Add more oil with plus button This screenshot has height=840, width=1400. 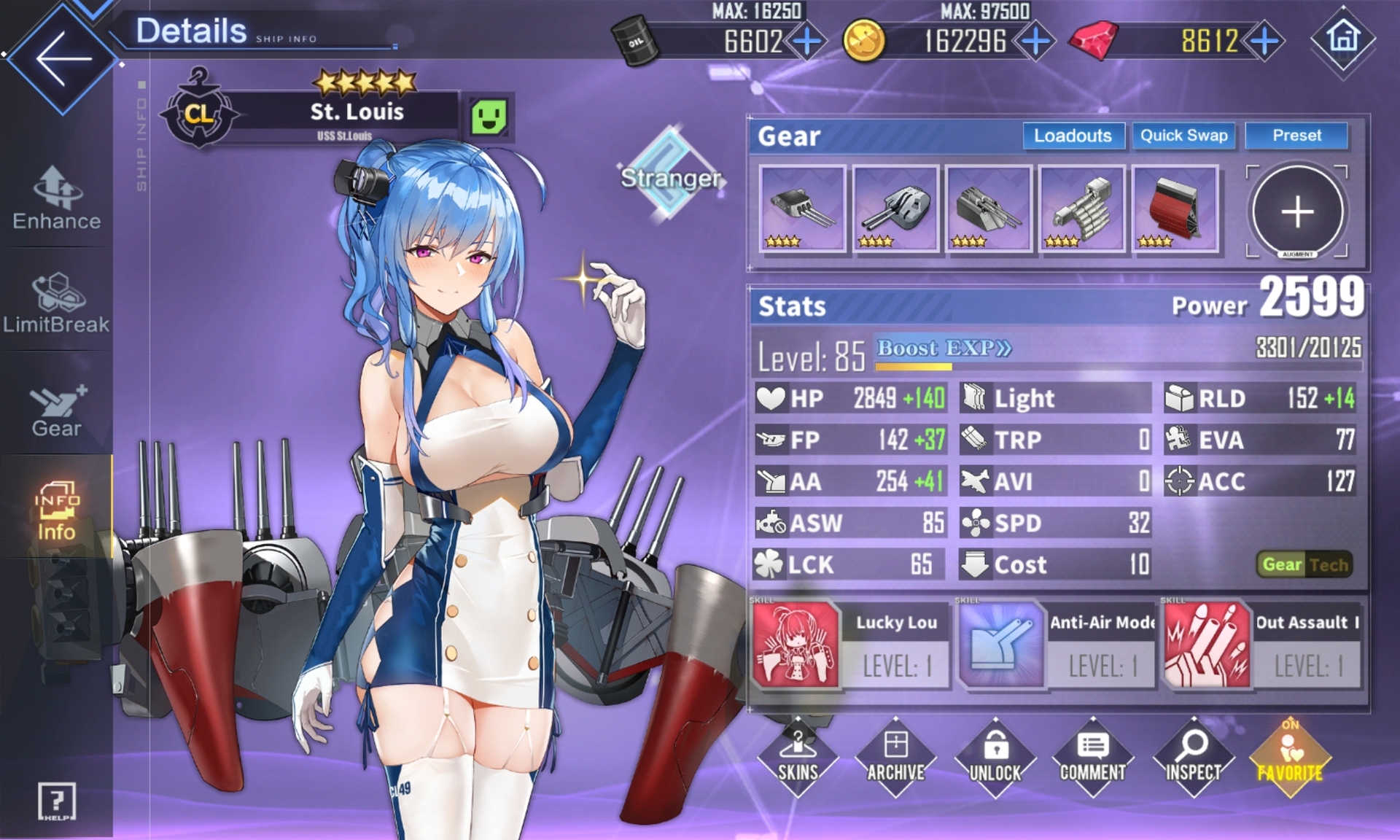[807, 42]
